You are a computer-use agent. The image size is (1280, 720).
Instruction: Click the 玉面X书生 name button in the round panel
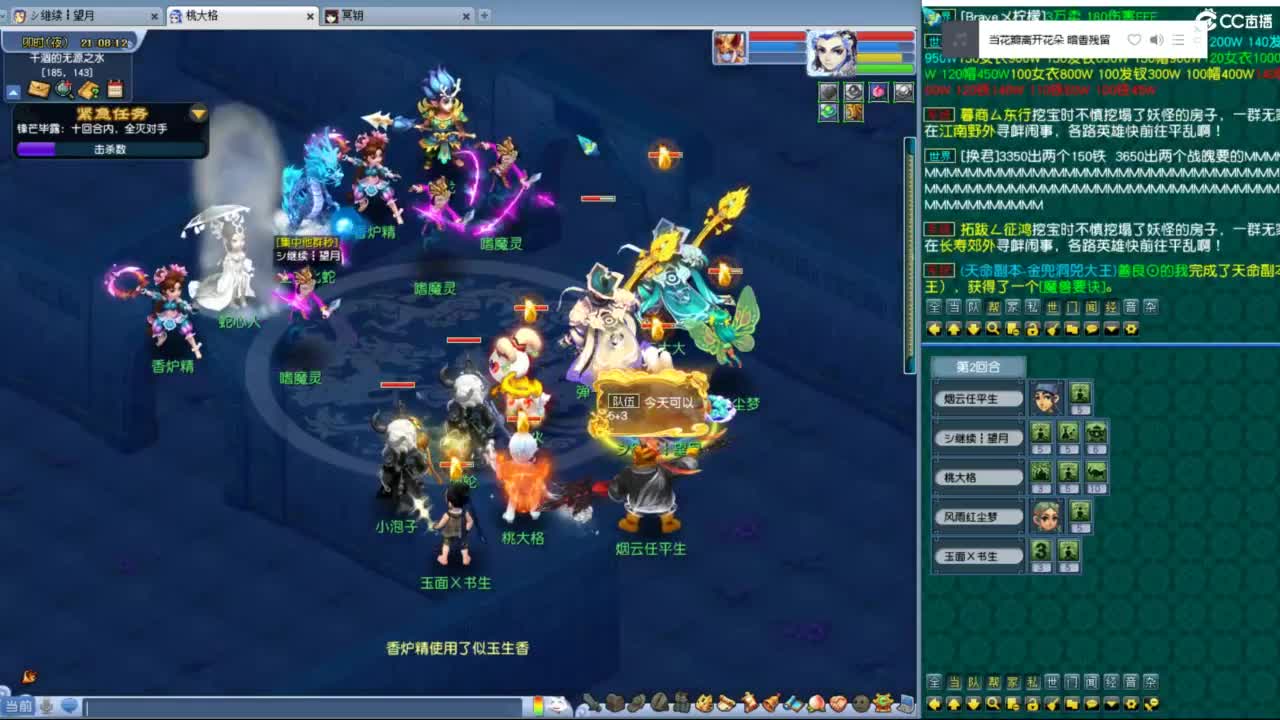(978, 556)
